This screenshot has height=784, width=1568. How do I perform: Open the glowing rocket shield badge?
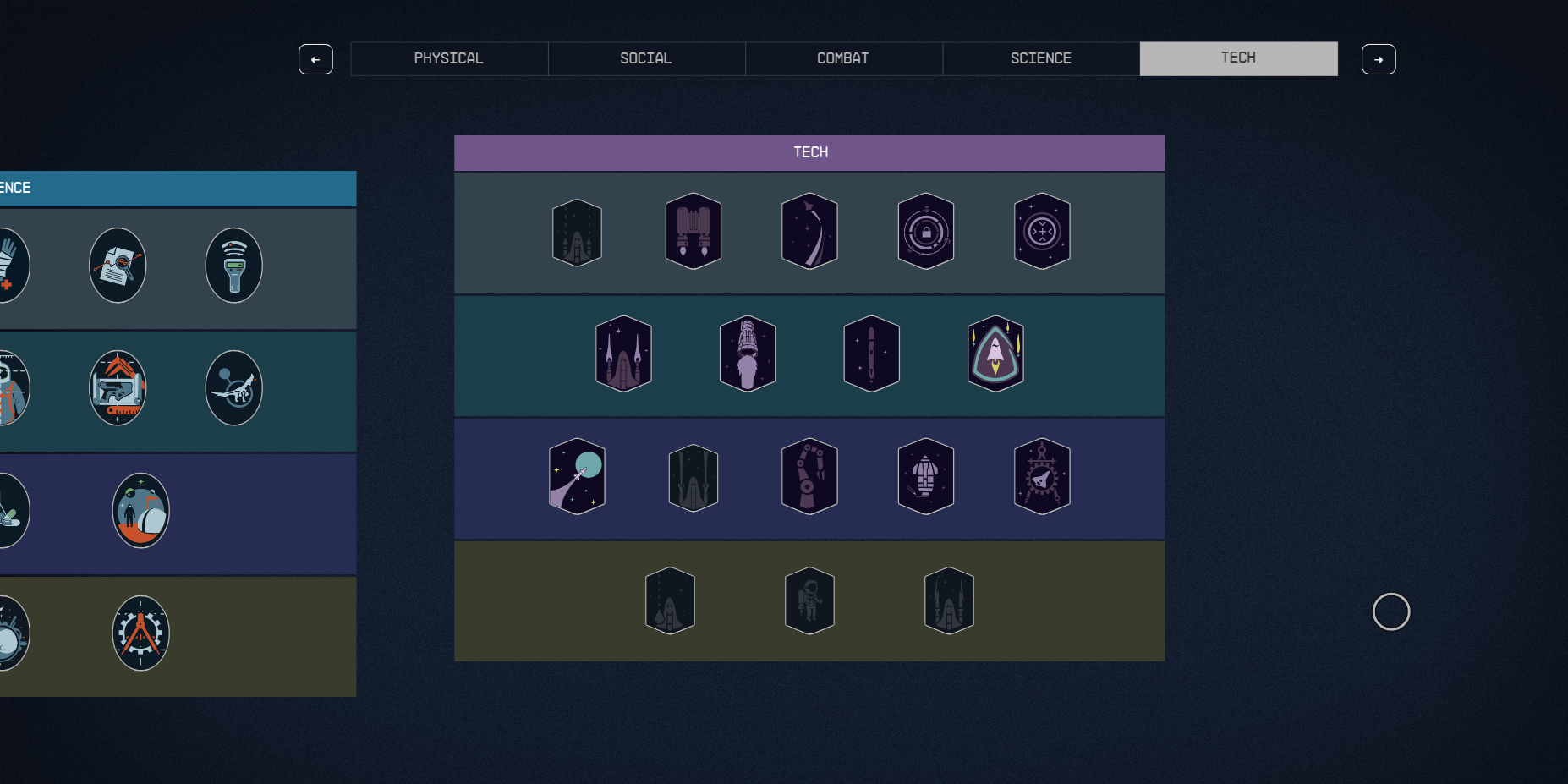(x=995, y=354)
